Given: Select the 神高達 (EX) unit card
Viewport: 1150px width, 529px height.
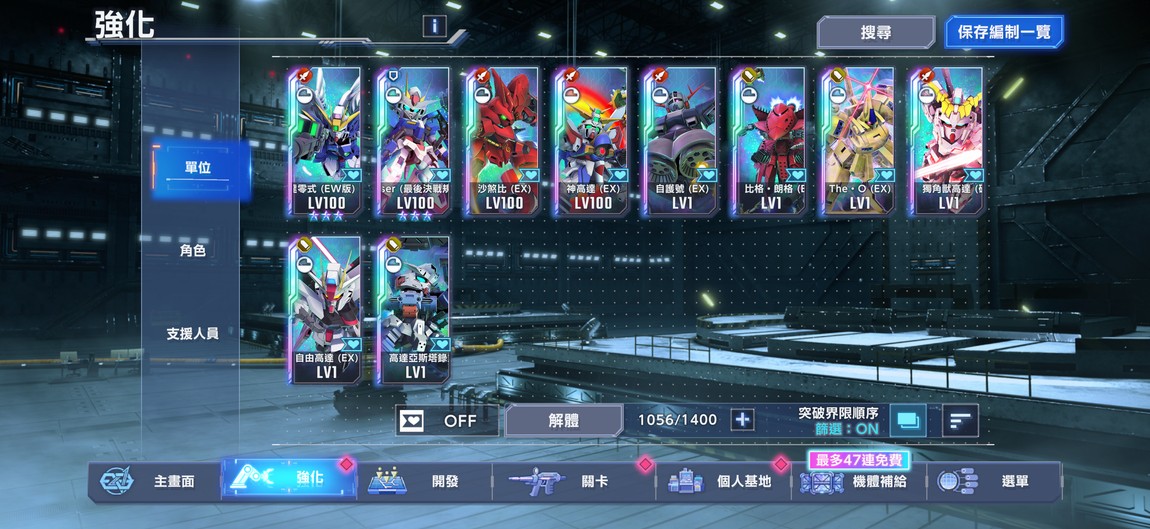Looking at the screenshot, I should 591,141.
